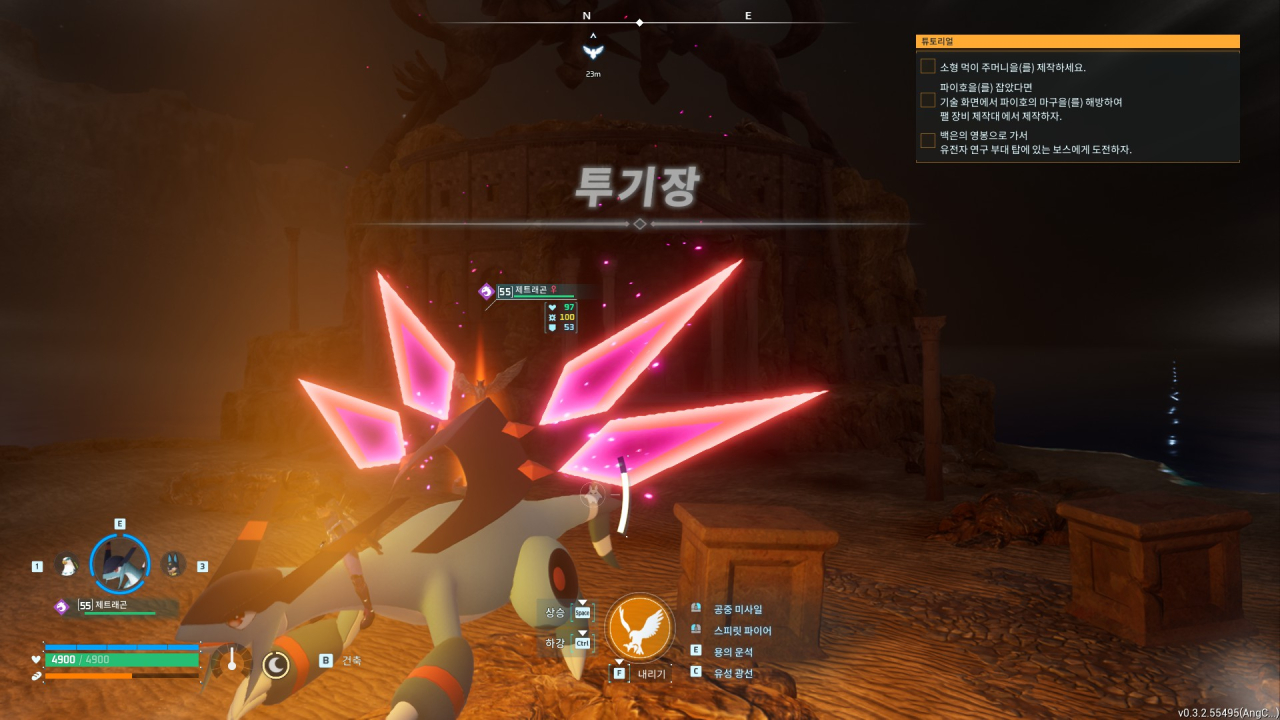Select the penguin pal party icon
Image resolution: width=1280 pixels, height=720 pixels.
[67, 565]
